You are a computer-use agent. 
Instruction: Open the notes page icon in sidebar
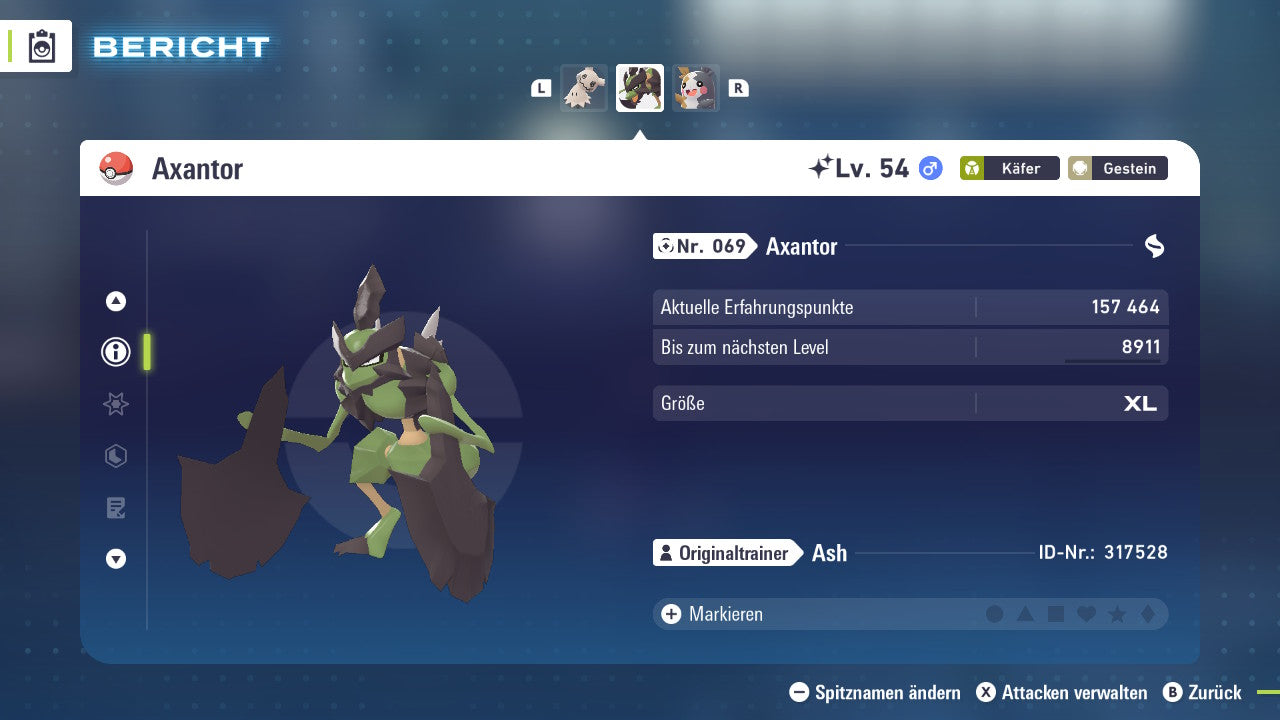tap(115, 508)
